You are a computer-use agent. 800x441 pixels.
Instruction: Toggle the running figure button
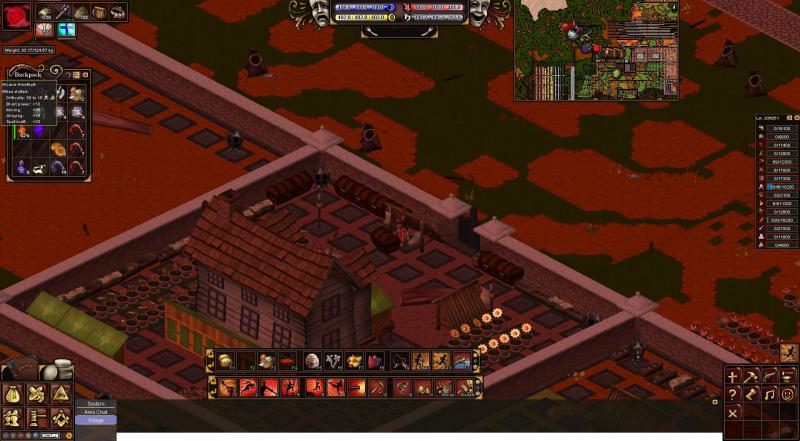(788, 351)
